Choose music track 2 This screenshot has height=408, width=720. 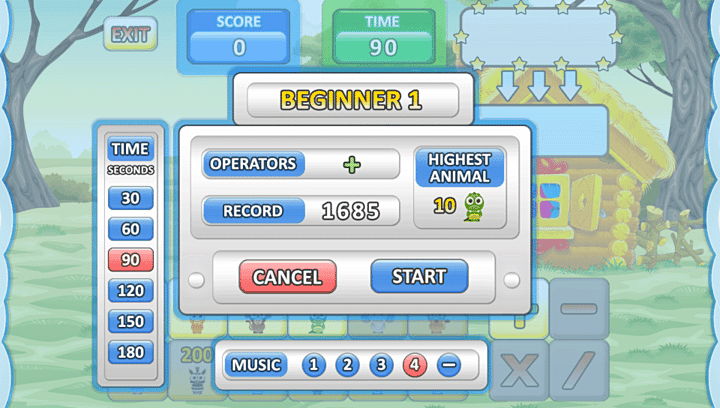click(x=347, y=365)
